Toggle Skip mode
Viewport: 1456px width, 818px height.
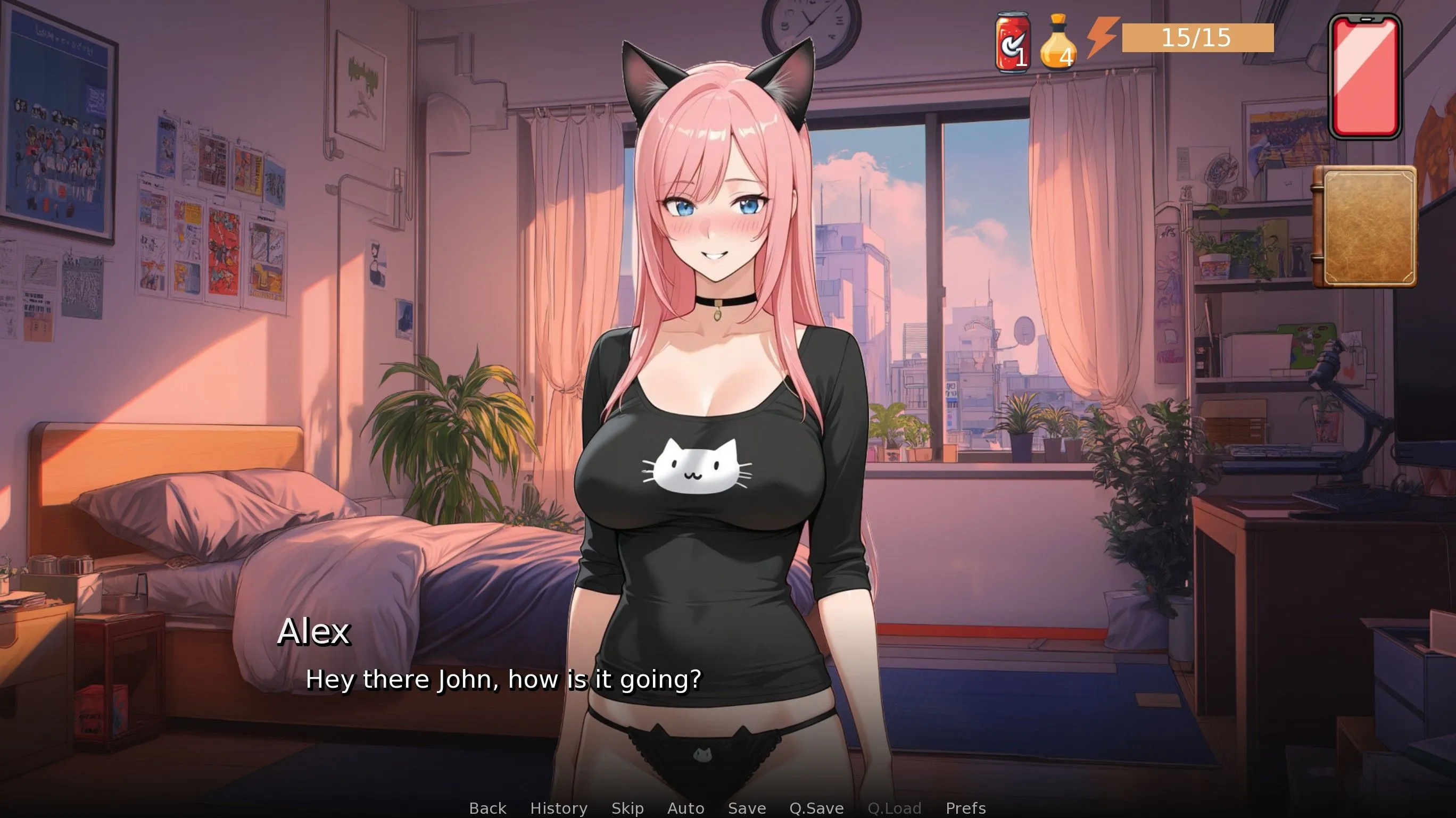(x=627, y=808)
